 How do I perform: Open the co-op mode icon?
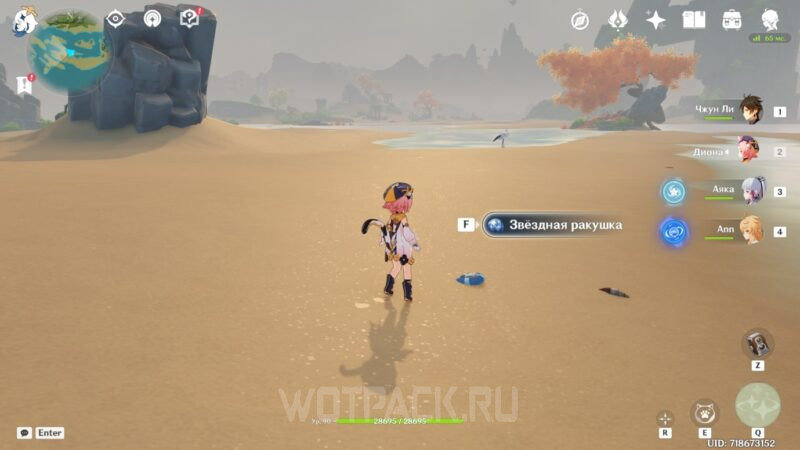point(152,19)
